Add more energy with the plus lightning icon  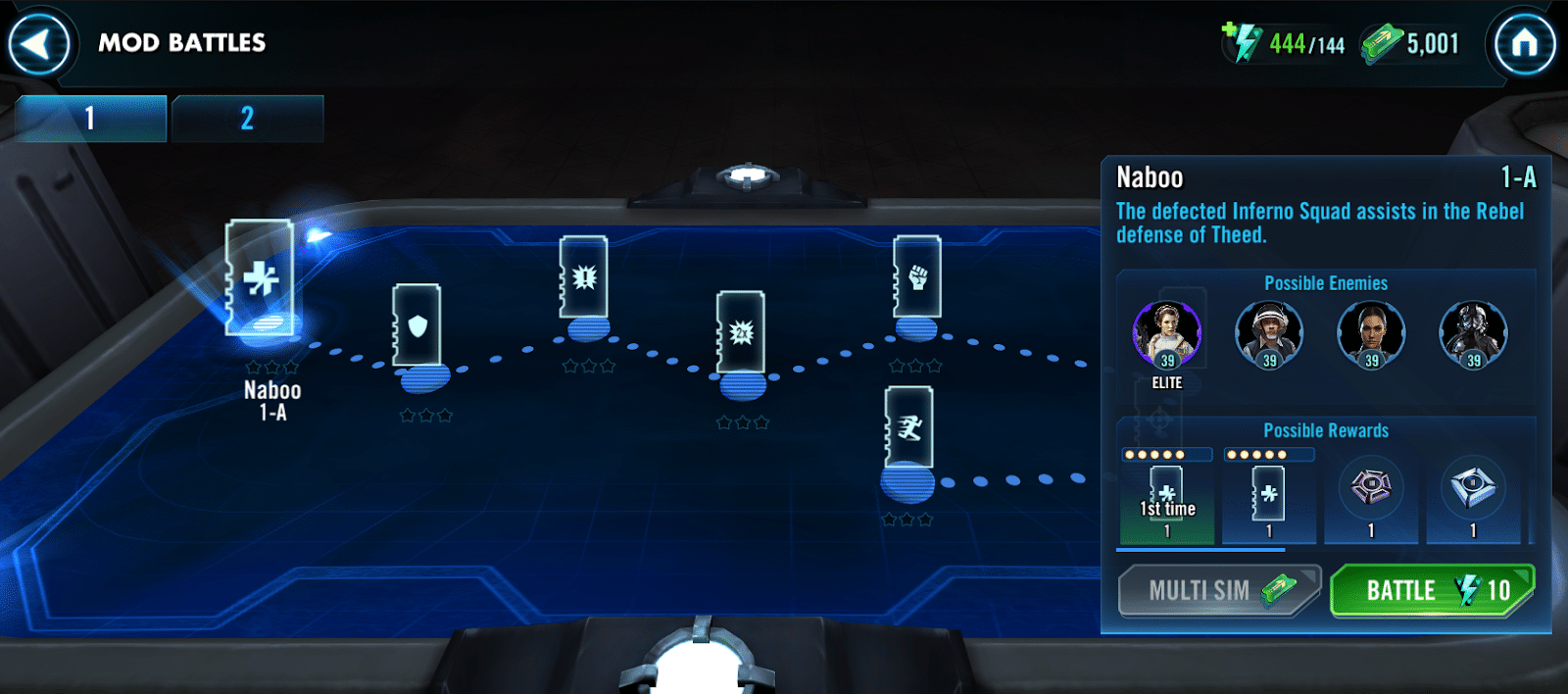click(1242, 42)
